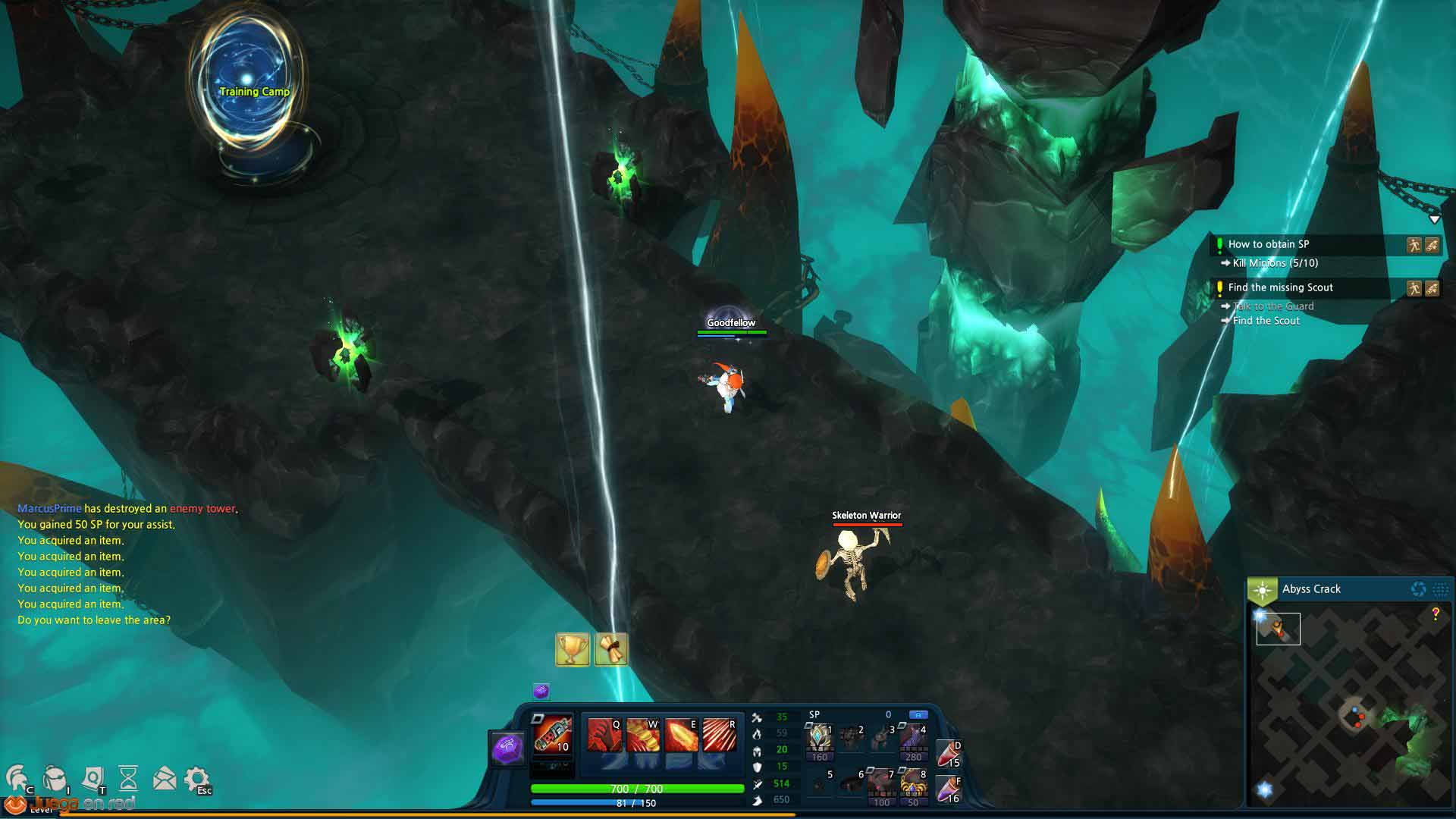Use the purple potion in slot F
Viewport: 1456px width, 819px height.
click(x=948, y=789)
